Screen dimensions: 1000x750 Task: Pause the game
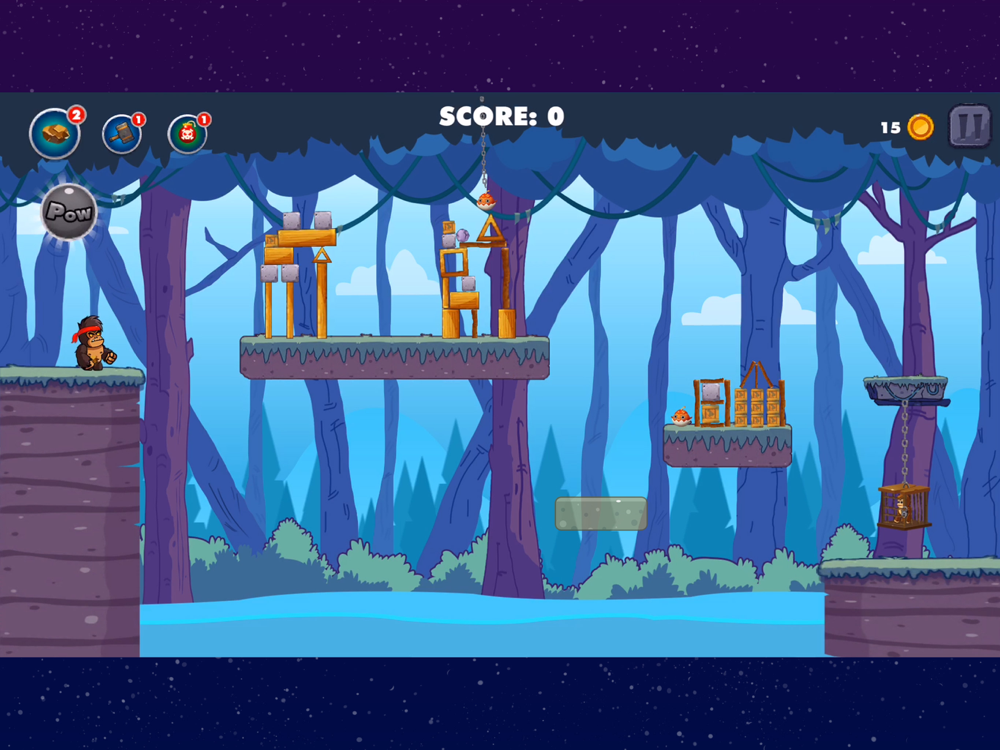click(x=968, y=126)
